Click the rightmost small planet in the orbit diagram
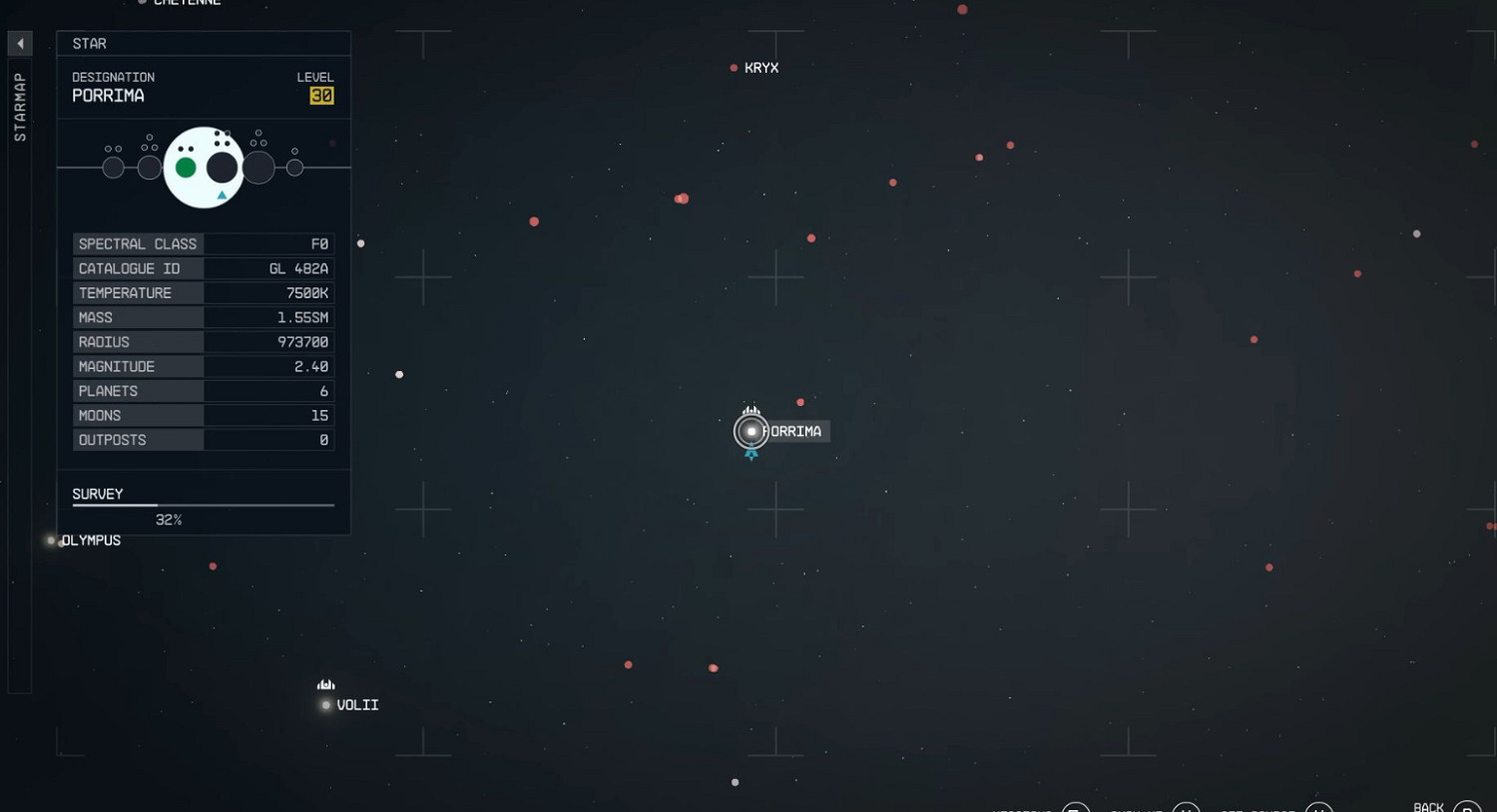The image size is (1497, 812). click(x=295, y=167)
